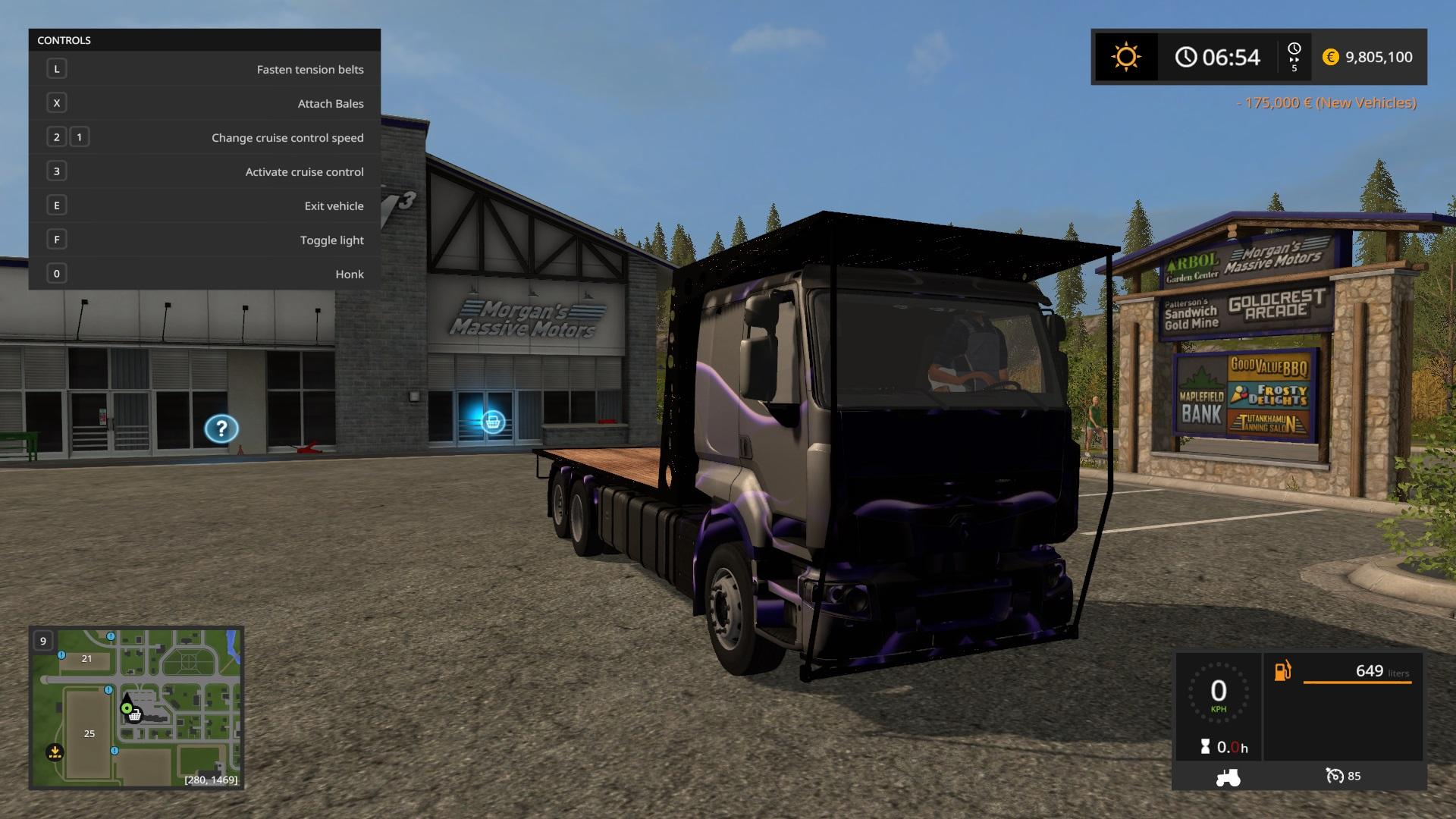Click the sun weather icon
Screen dimensions: 1456x819
click(1125, 57)
